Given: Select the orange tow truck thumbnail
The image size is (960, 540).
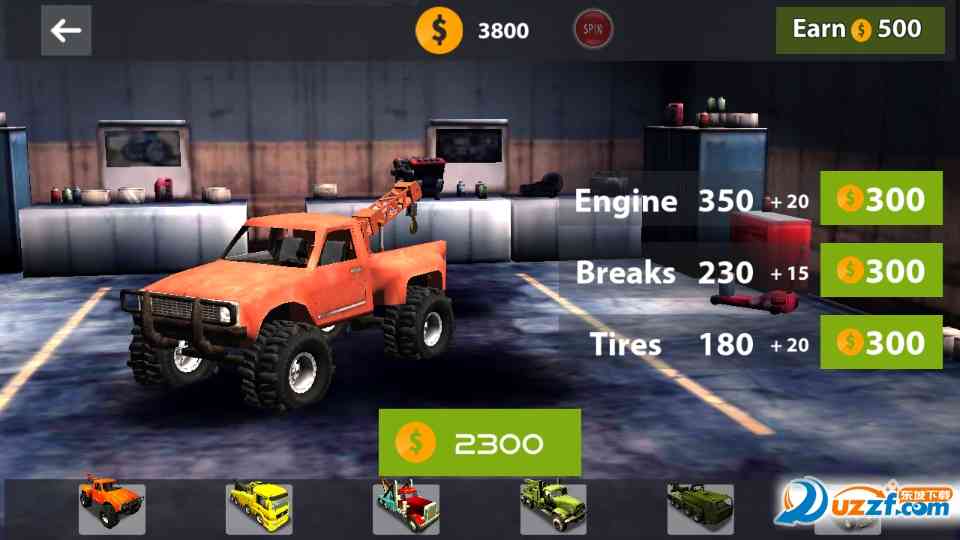Looking at the screenshot, I should click(112, 509).
